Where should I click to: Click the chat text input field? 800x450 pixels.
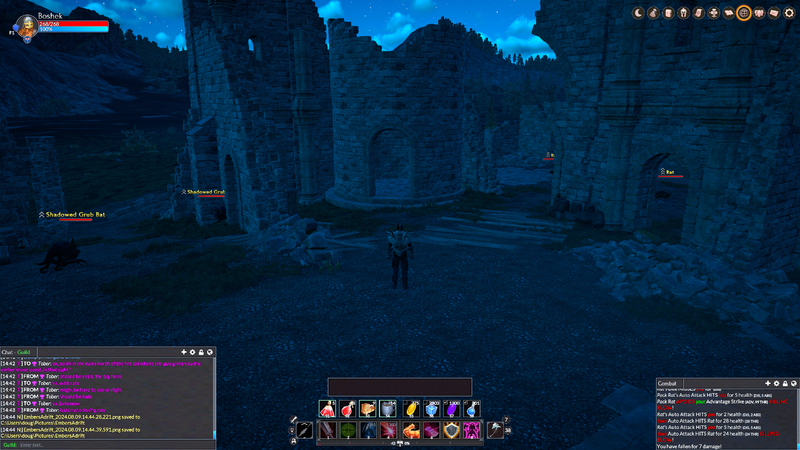[100, 444]
